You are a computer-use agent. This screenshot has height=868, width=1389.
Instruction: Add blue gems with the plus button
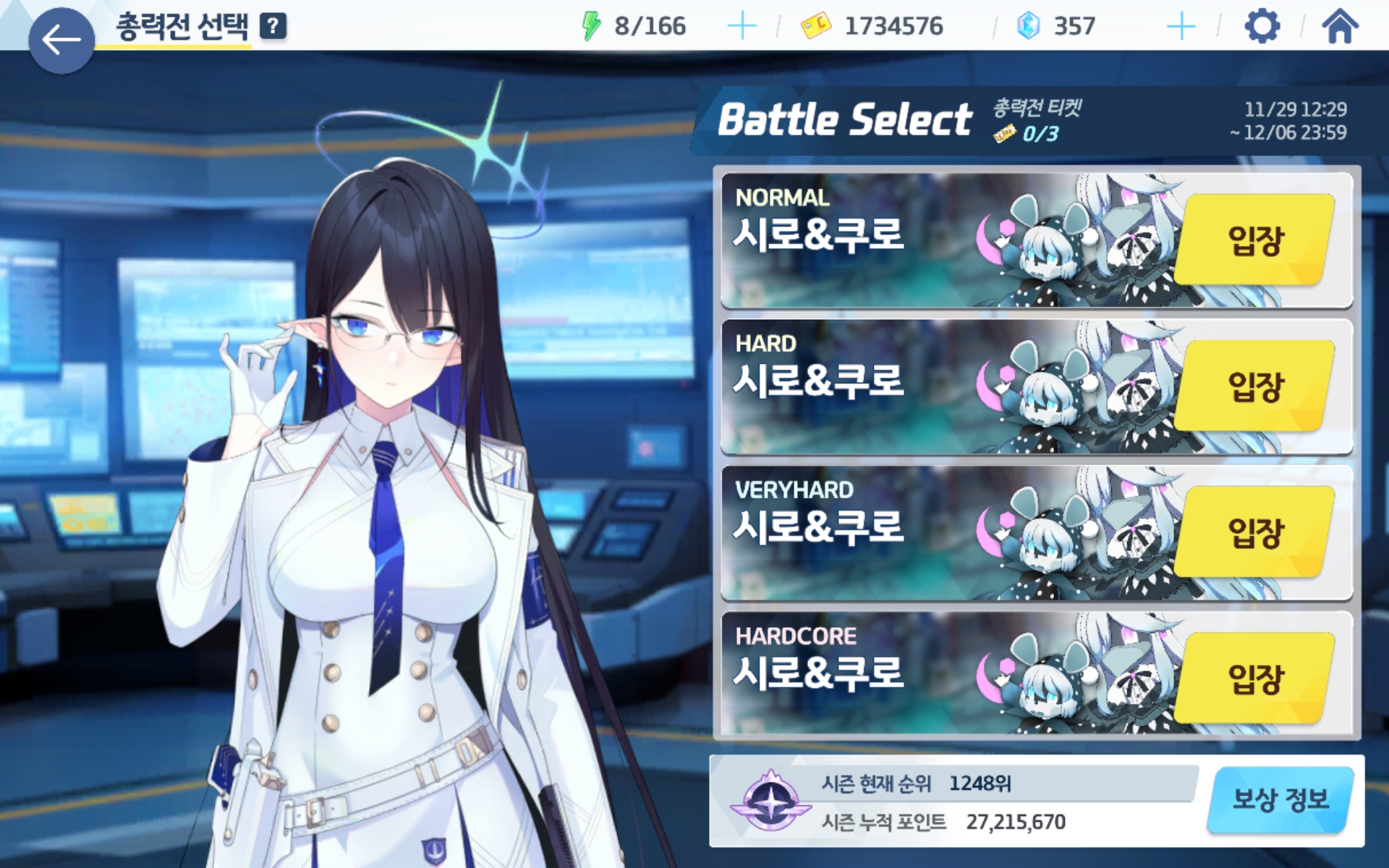[x=1181, y=27]
